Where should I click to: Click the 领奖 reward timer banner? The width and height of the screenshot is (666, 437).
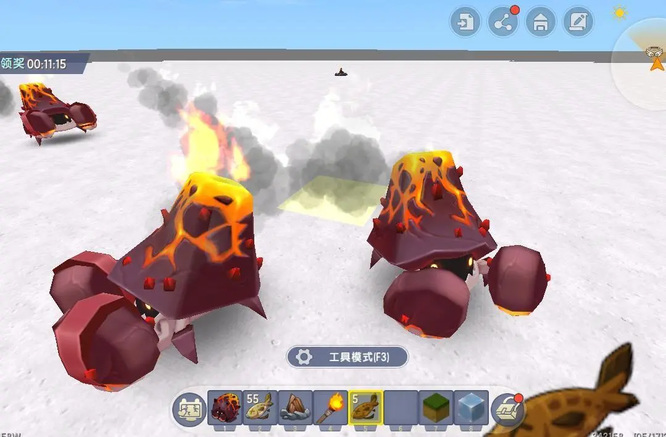coord(40,64)
